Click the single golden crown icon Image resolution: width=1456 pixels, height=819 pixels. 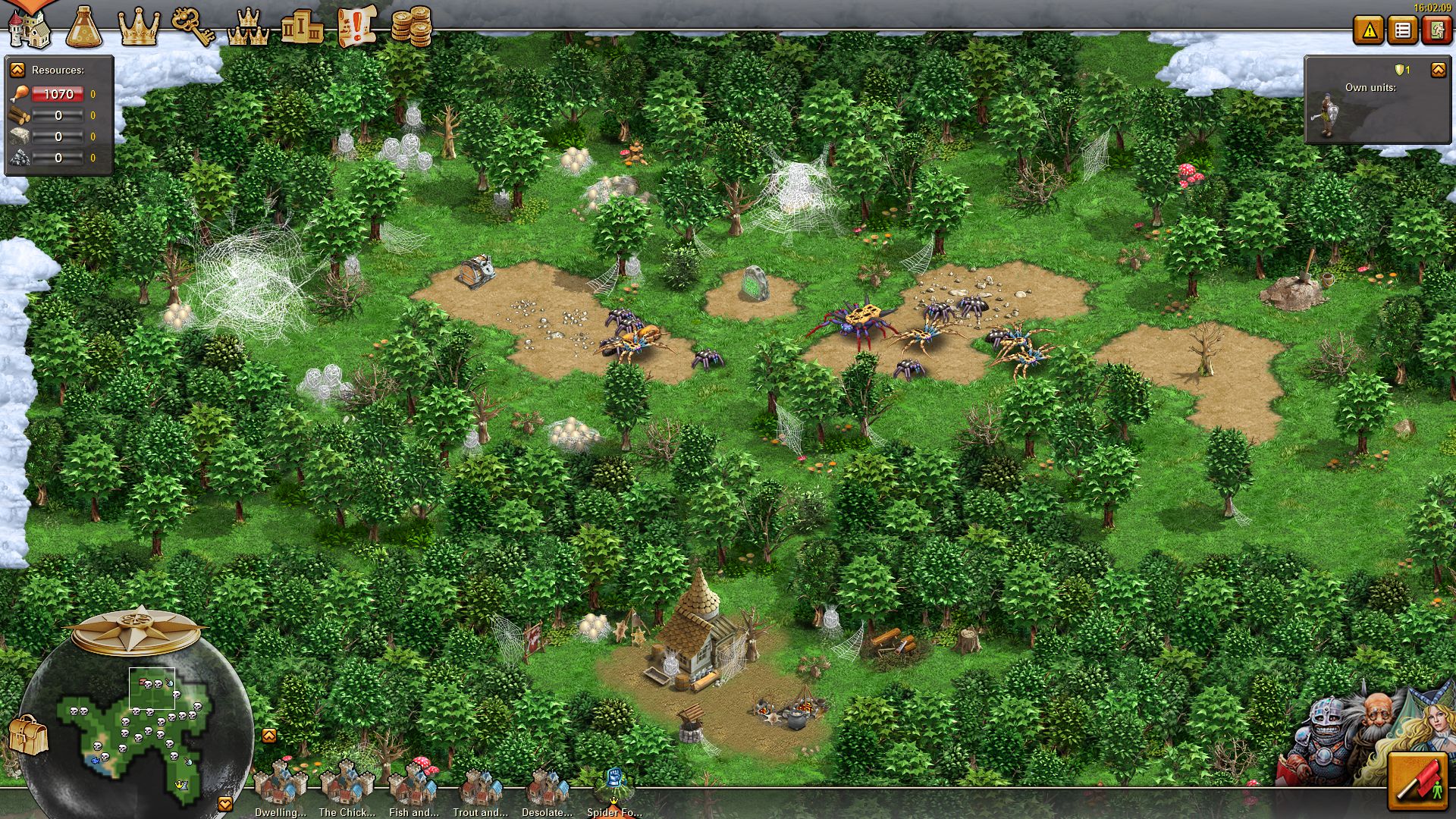point(139,27)
